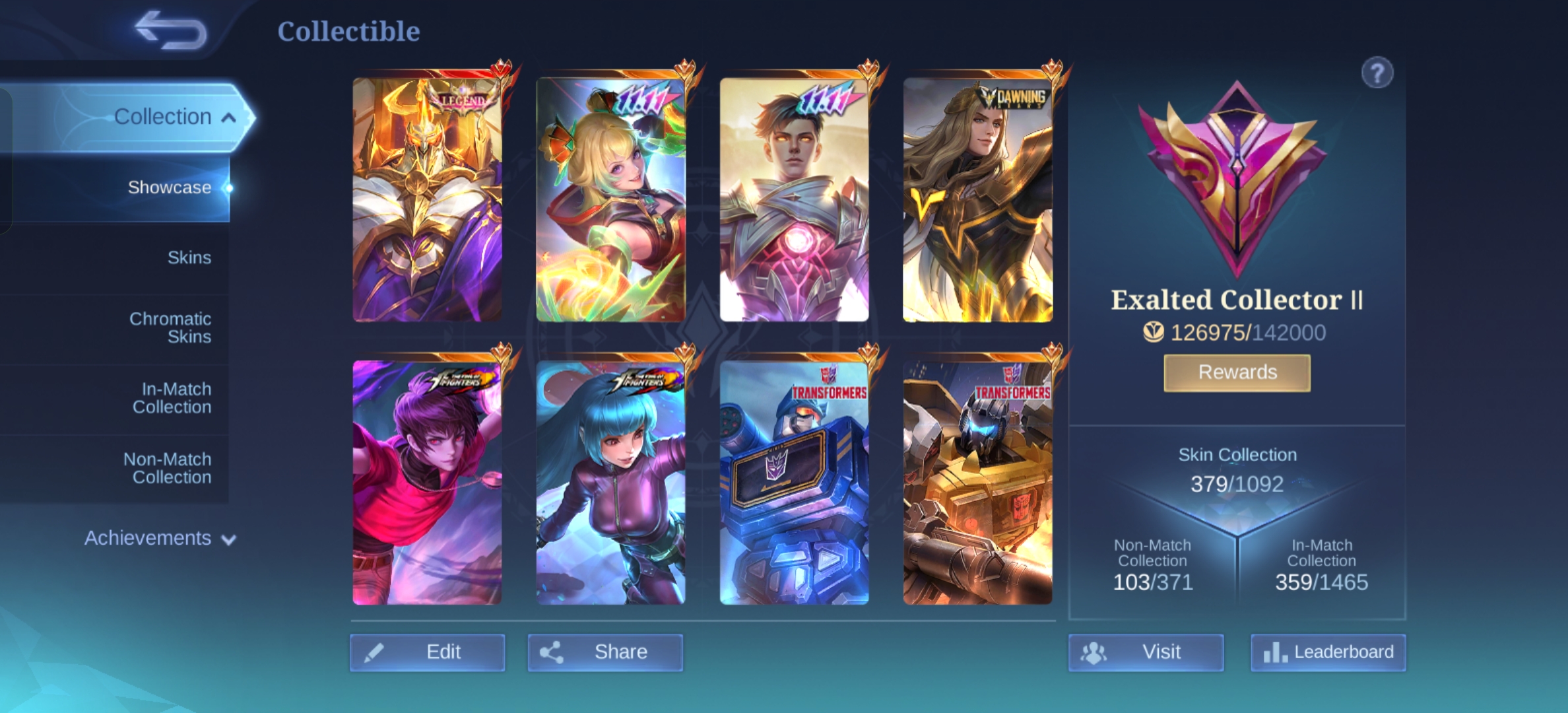Open the Non-Match Collection tab
Screen dimensions: 1568x713
168,468
